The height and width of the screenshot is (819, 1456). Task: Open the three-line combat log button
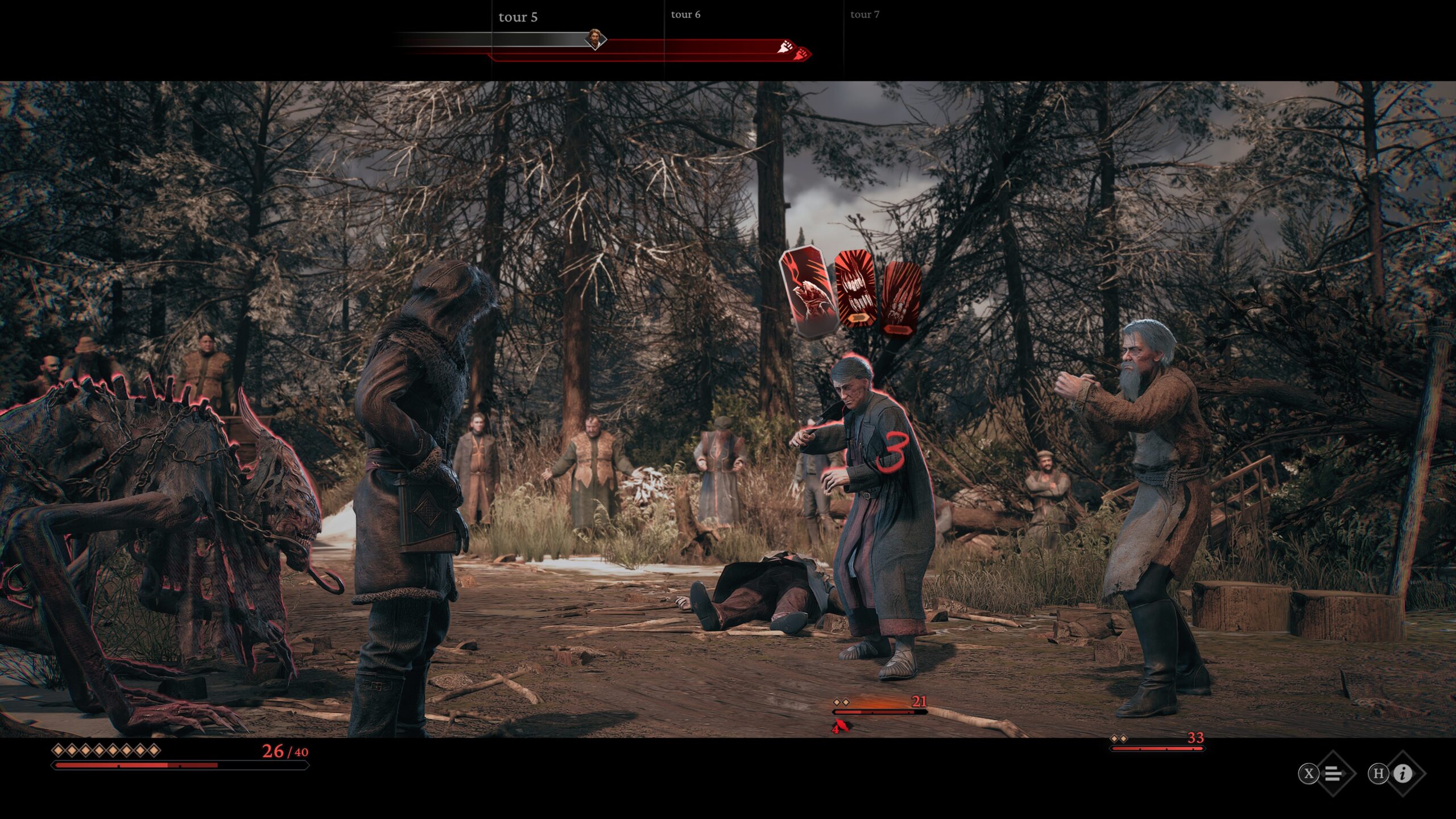coord(1333,773)
